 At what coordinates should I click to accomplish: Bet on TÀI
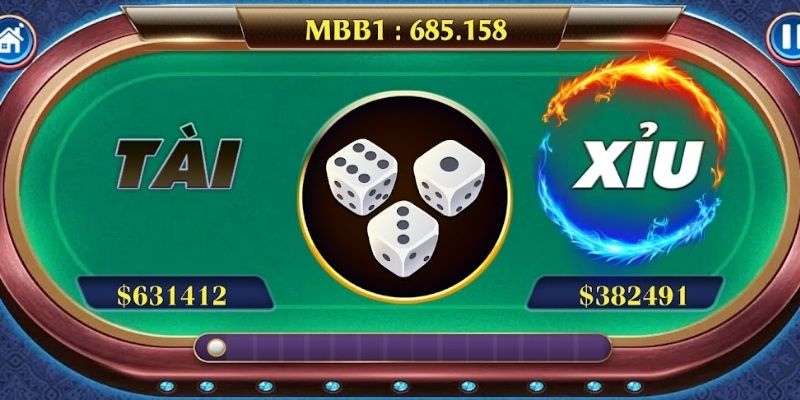tap(179, 164)
